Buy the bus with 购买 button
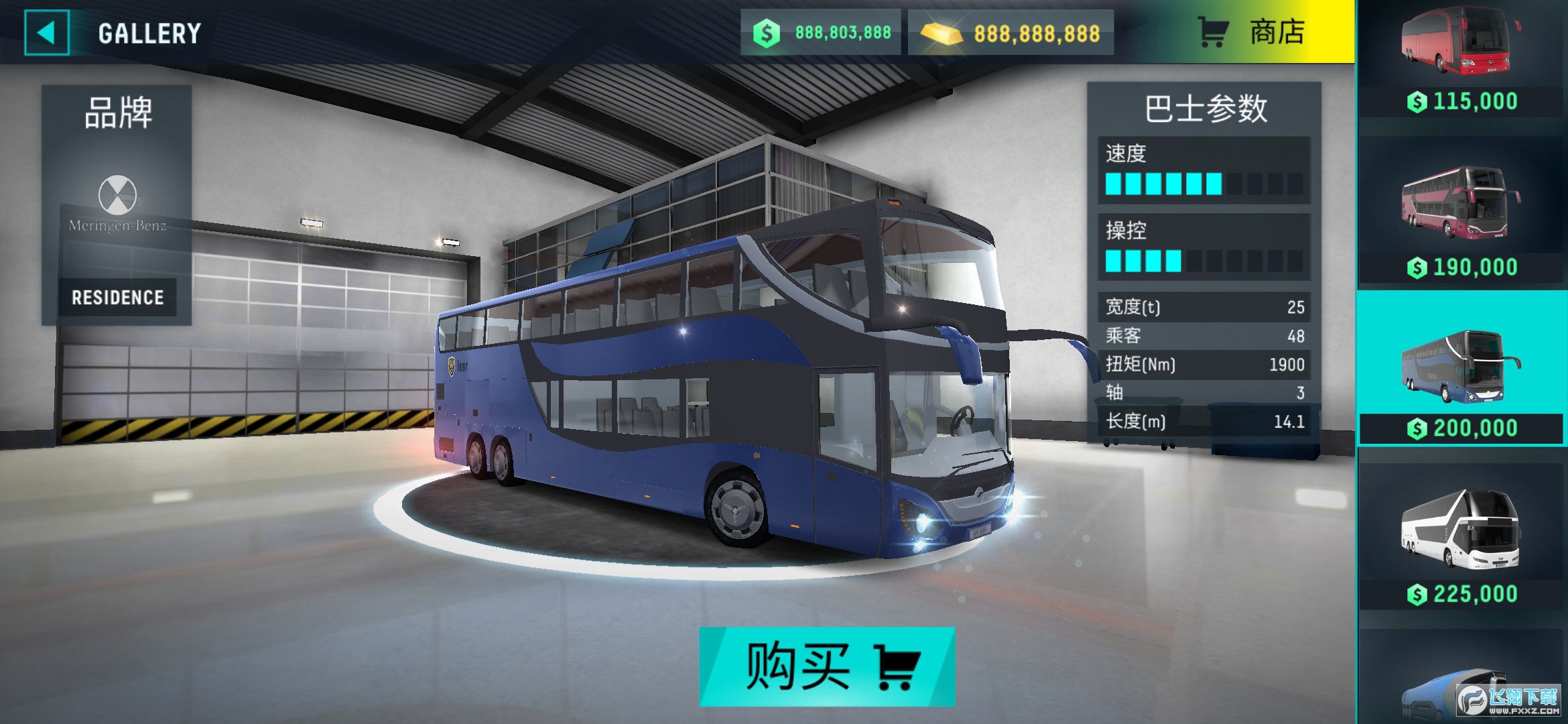Image resolution: width=1568 pixels, height=724 pixels. coord(827,666)
